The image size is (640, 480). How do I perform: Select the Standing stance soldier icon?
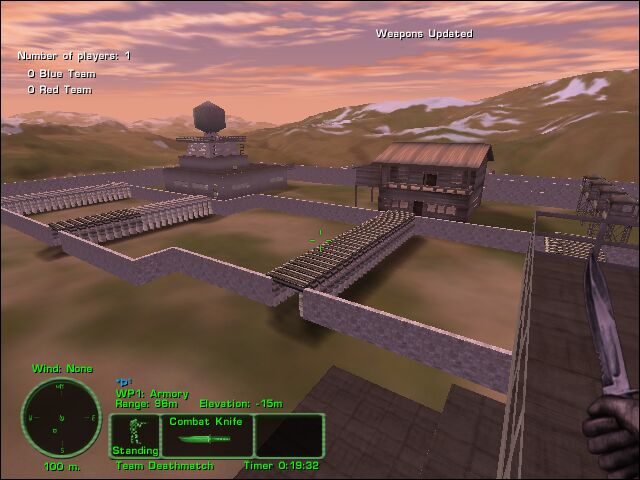(x=133, y=434)
